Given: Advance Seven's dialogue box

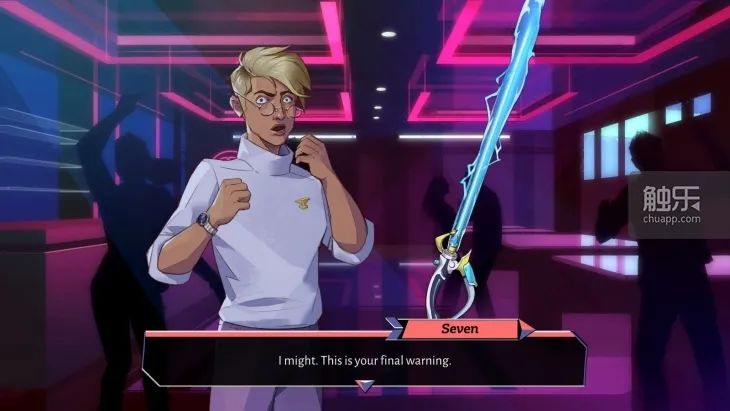Looking at the screenshot, I should point(364,360).
